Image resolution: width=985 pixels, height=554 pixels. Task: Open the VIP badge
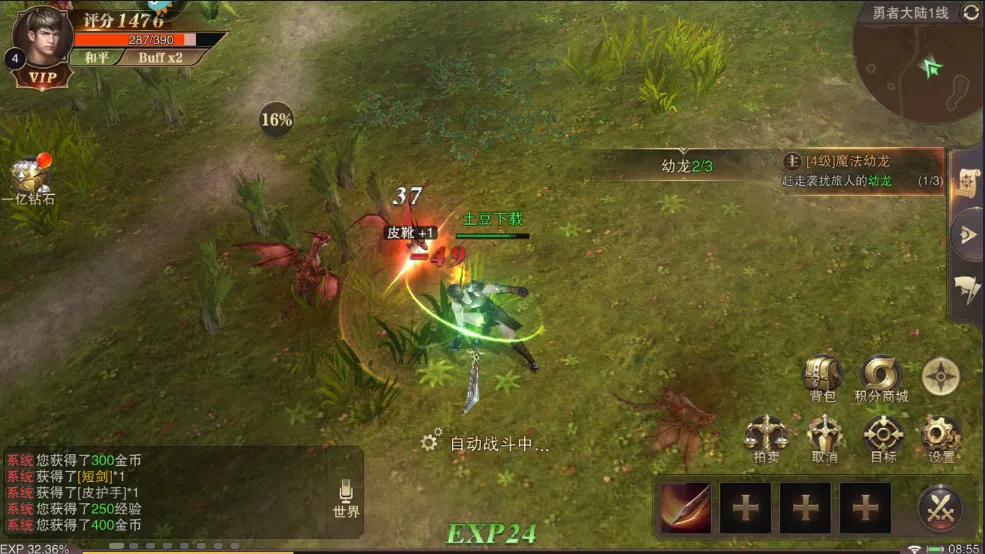[42, 77]
